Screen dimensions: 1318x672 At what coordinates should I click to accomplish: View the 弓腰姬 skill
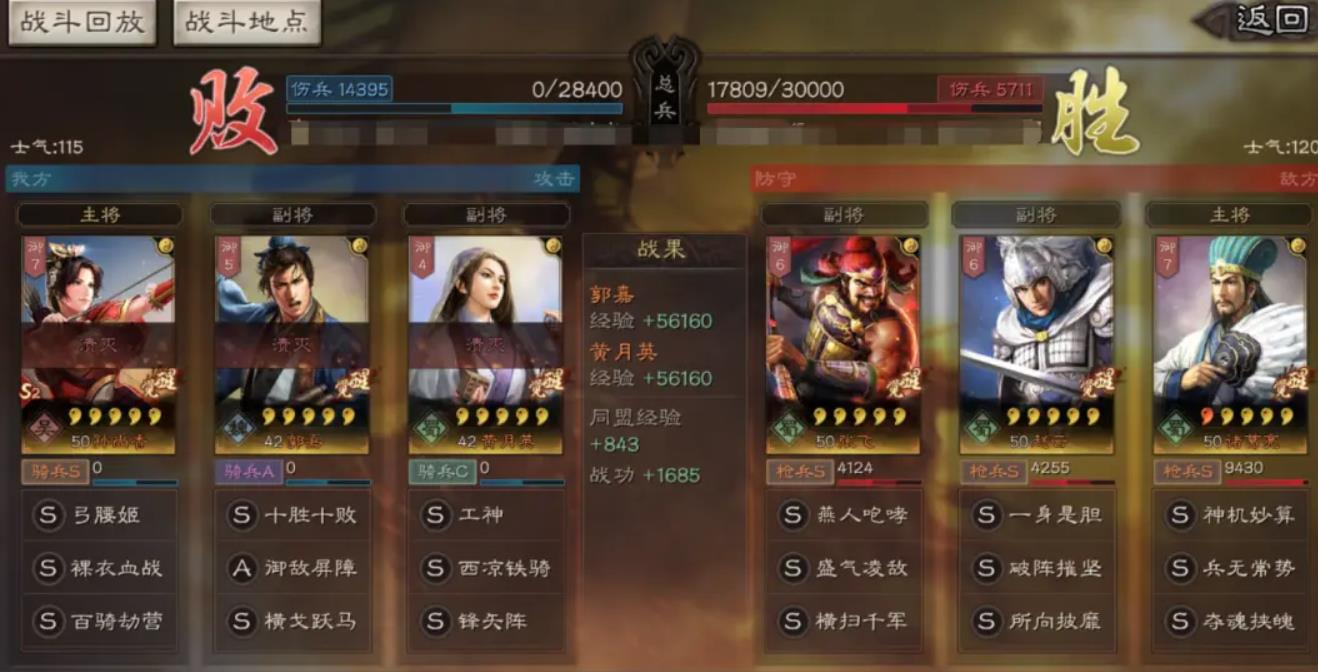coord(99,515)
